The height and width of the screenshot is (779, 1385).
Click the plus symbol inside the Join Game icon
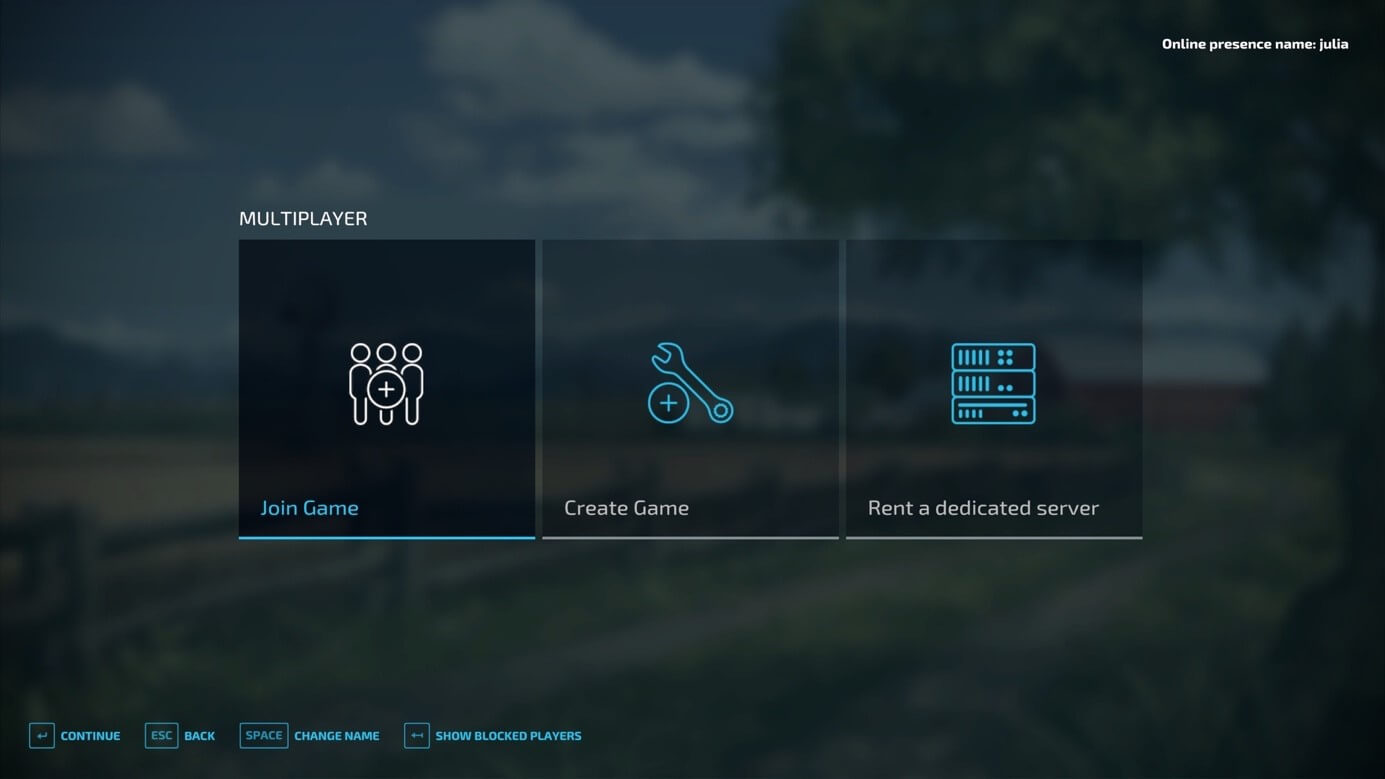tap(387, 391)
